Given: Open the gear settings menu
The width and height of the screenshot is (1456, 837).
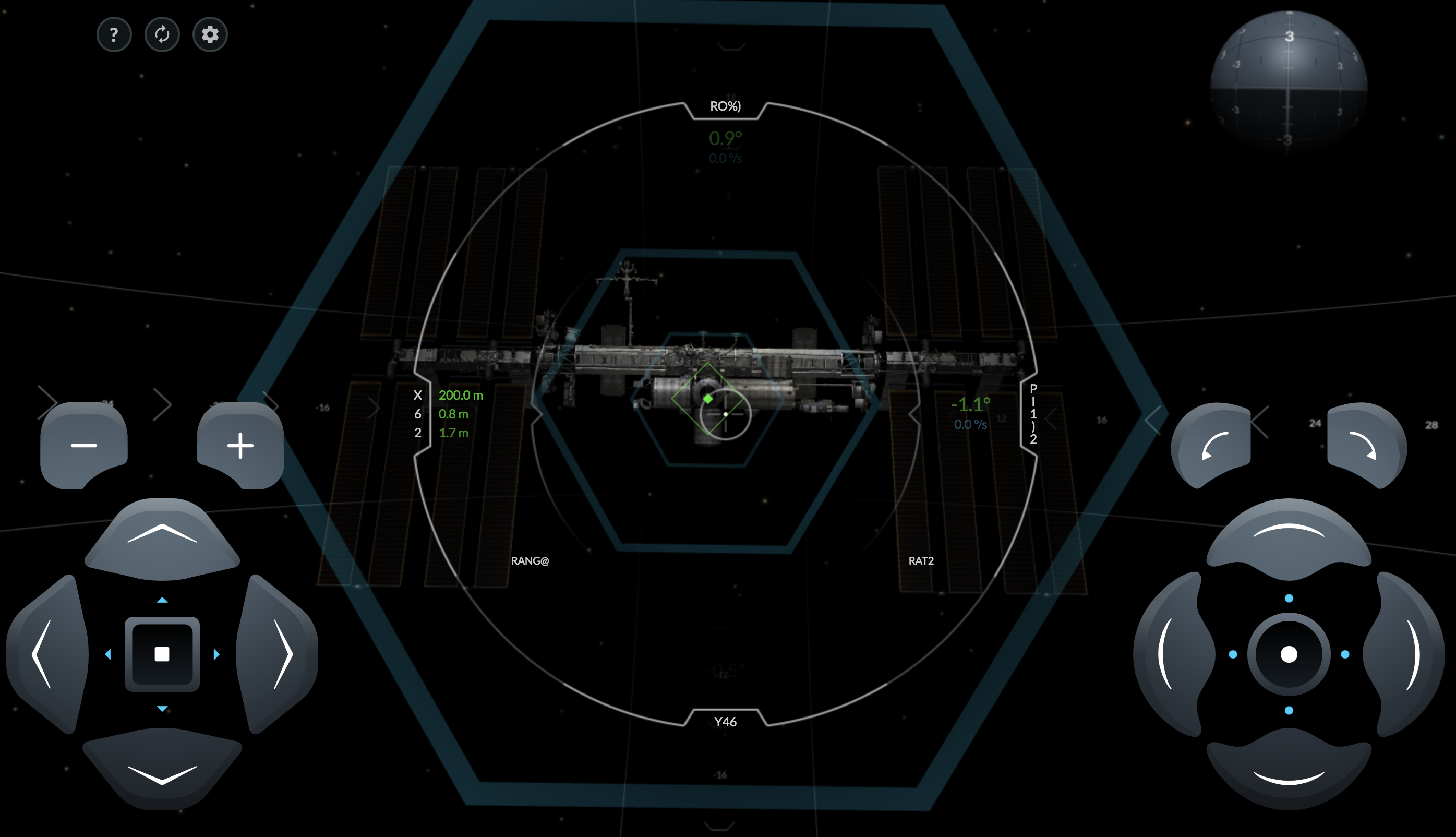Looking at the screenshot, I should click(x=210, y=35).
